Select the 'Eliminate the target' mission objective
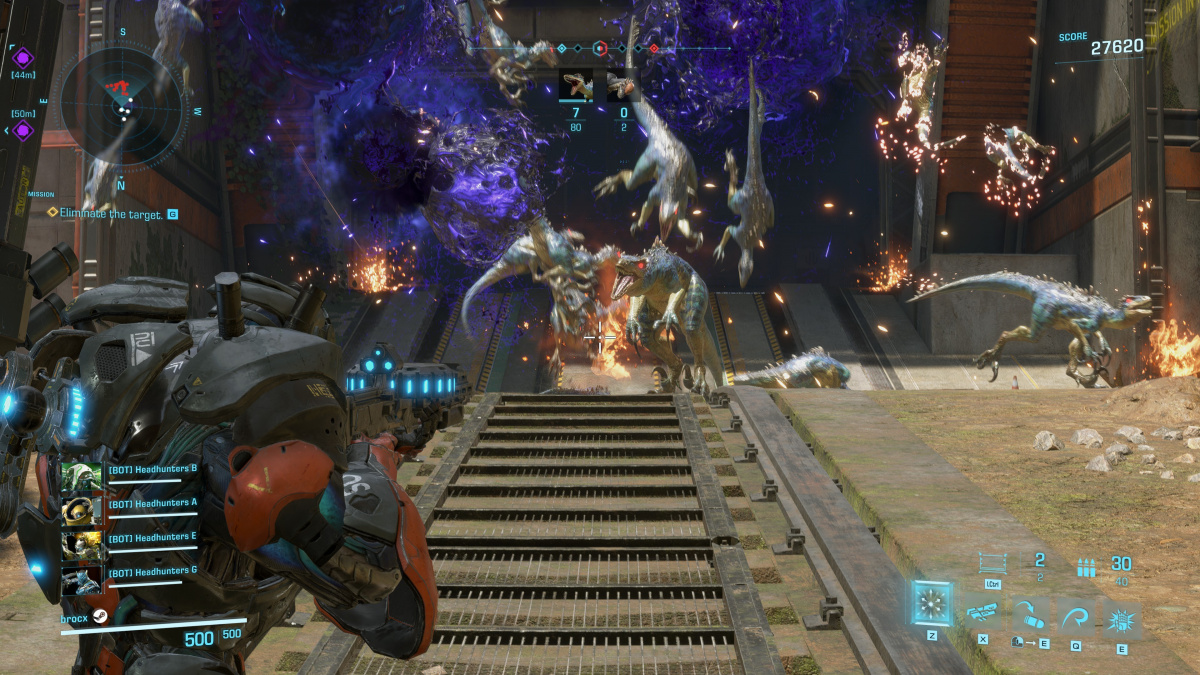 click(x=110, y=213)
